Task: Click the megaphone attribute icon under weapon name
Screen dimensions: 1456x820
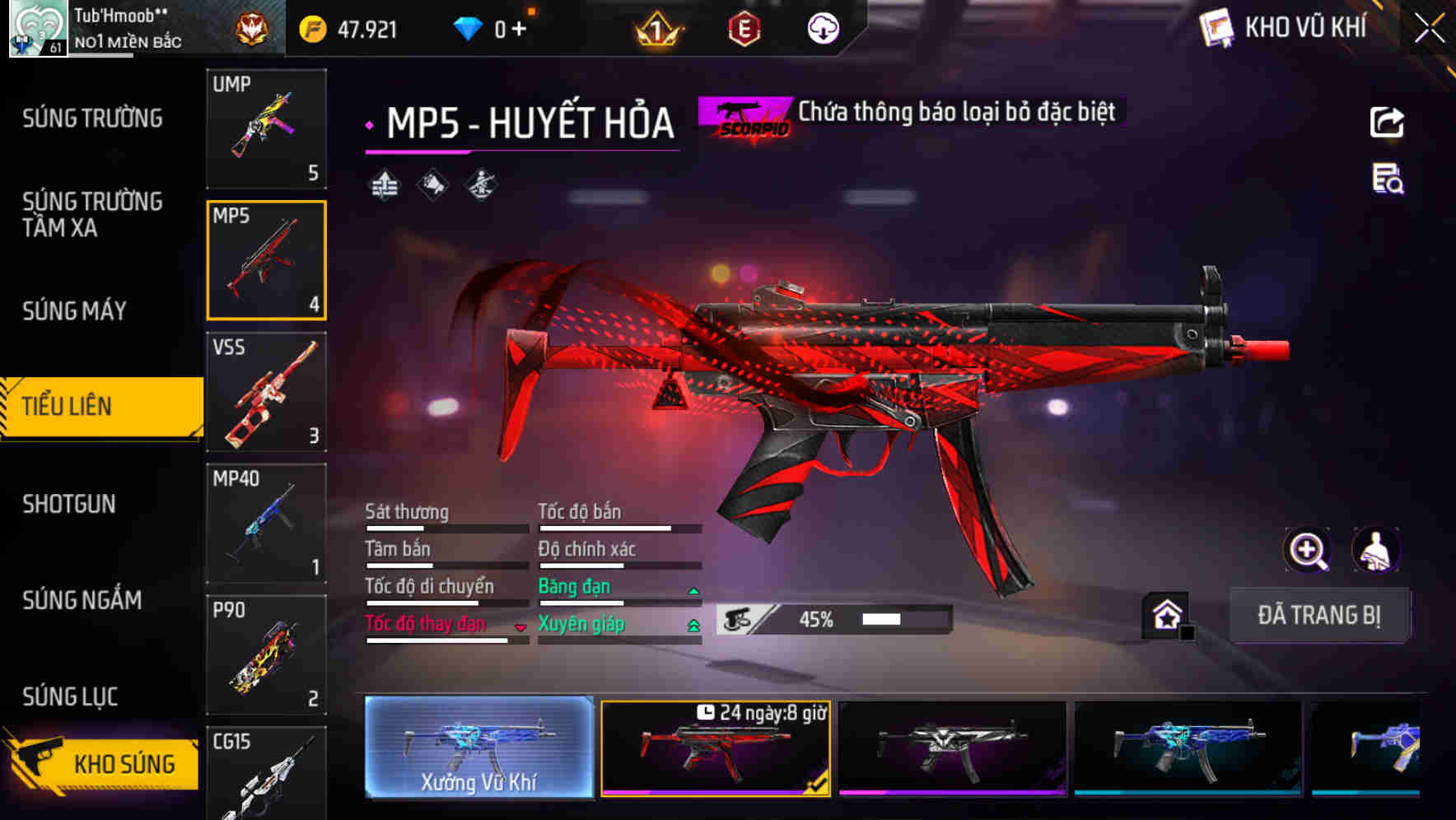Action: click(x=431, y=184)
